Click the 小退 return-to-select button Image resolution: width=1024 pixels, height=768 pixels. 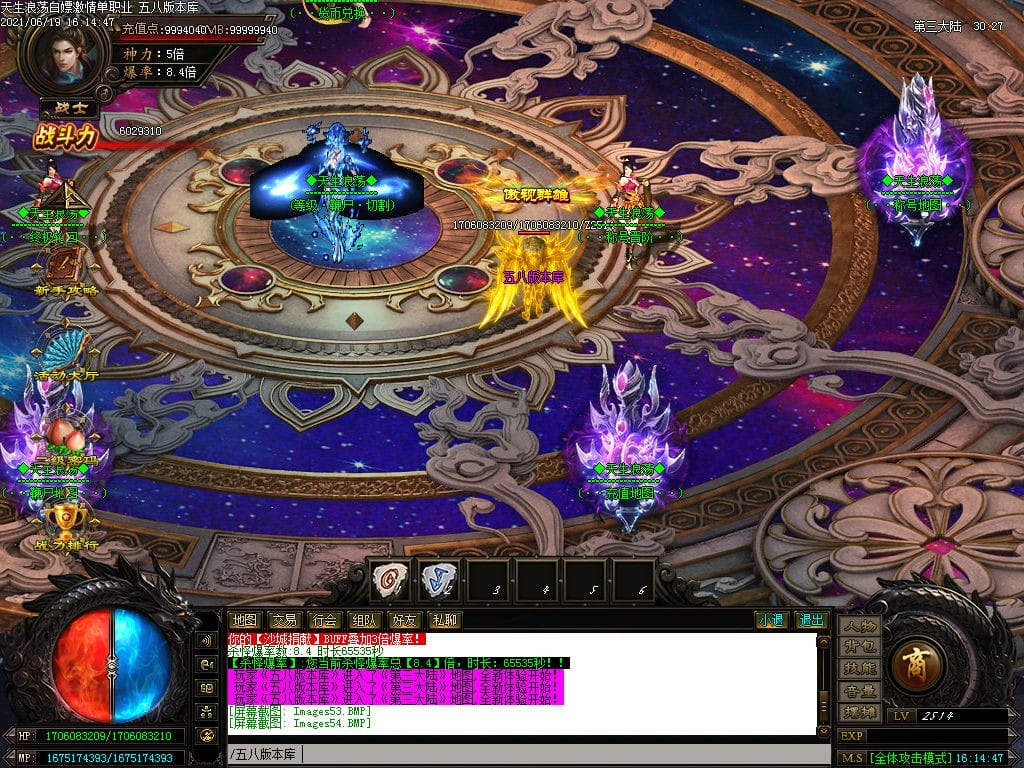[771, 620]
